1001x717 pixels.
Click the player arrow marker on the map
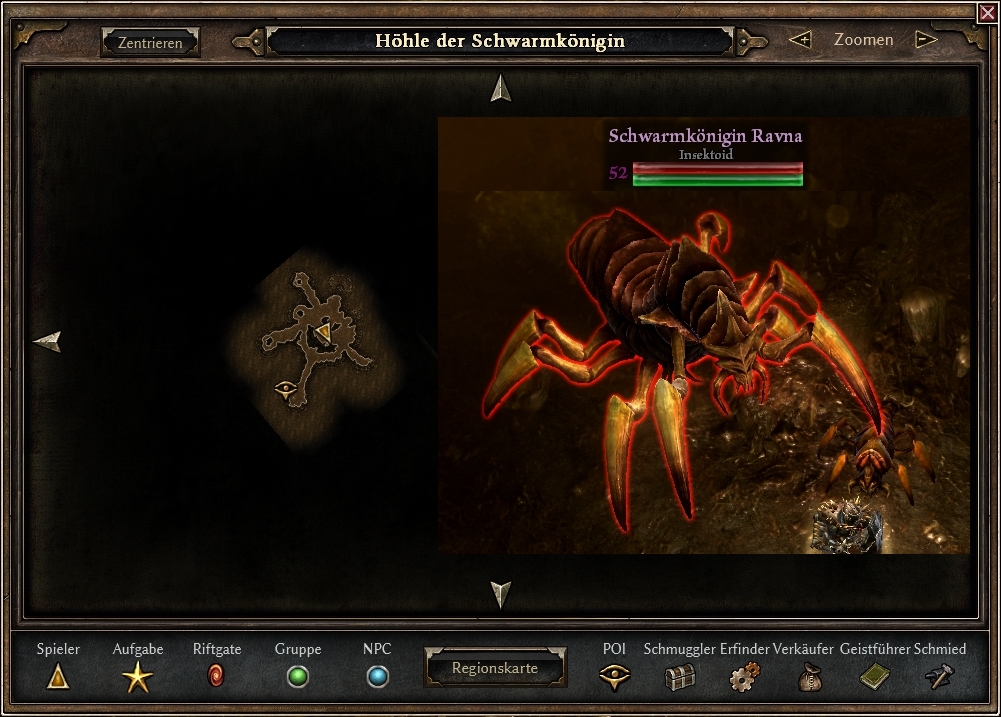[x=324, y=333]
